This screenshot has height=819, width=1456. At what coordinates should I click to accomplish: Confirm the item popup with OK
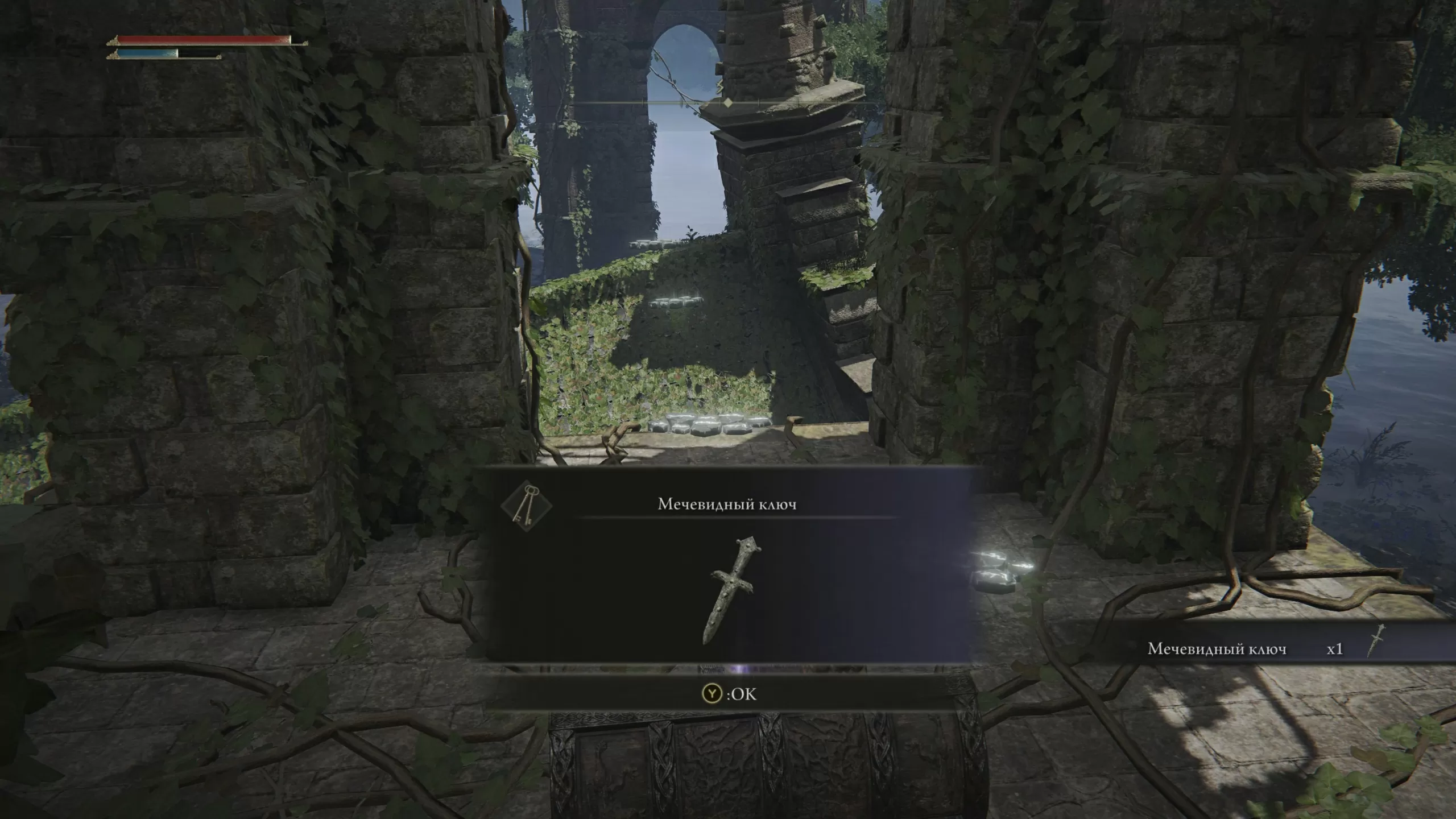coord(730,694)
